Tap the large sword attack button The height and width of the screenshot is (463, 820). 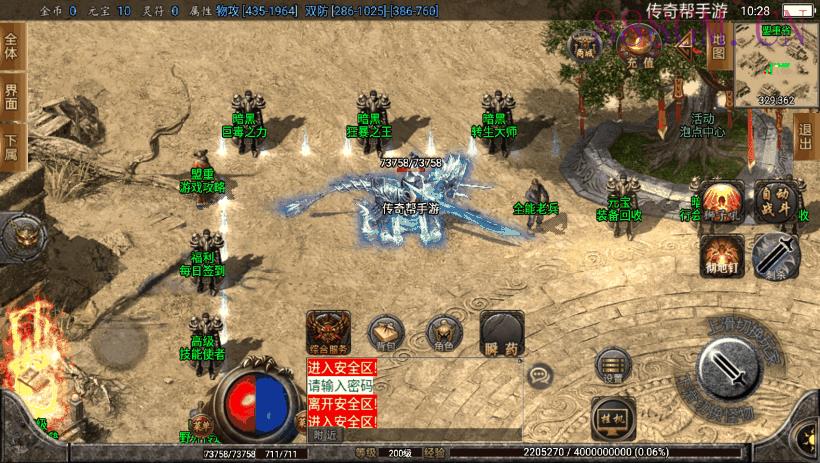click(734, 369)
